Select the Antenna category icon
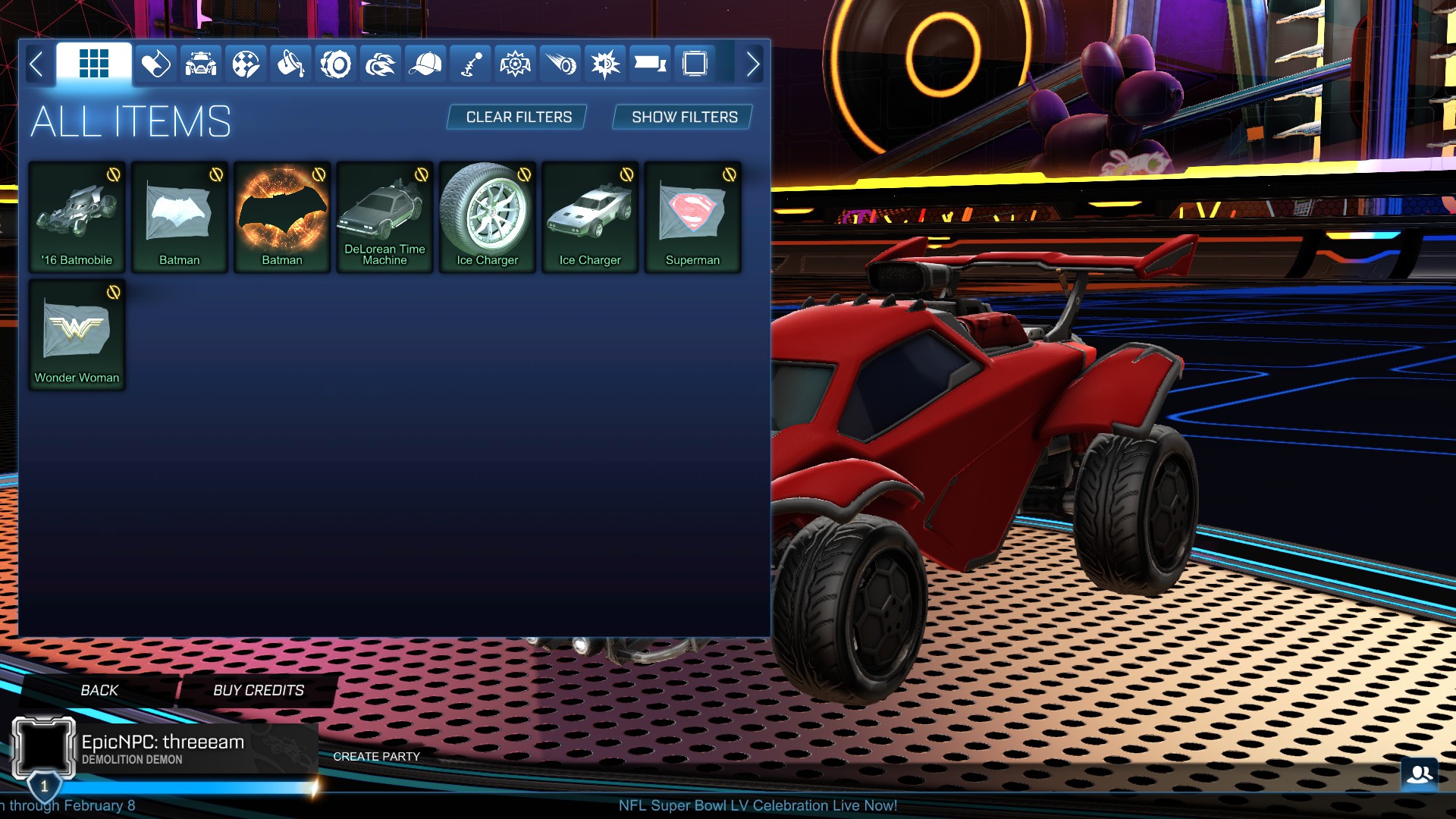This screenshot has width=1456, height=819. tap(471, 64)
